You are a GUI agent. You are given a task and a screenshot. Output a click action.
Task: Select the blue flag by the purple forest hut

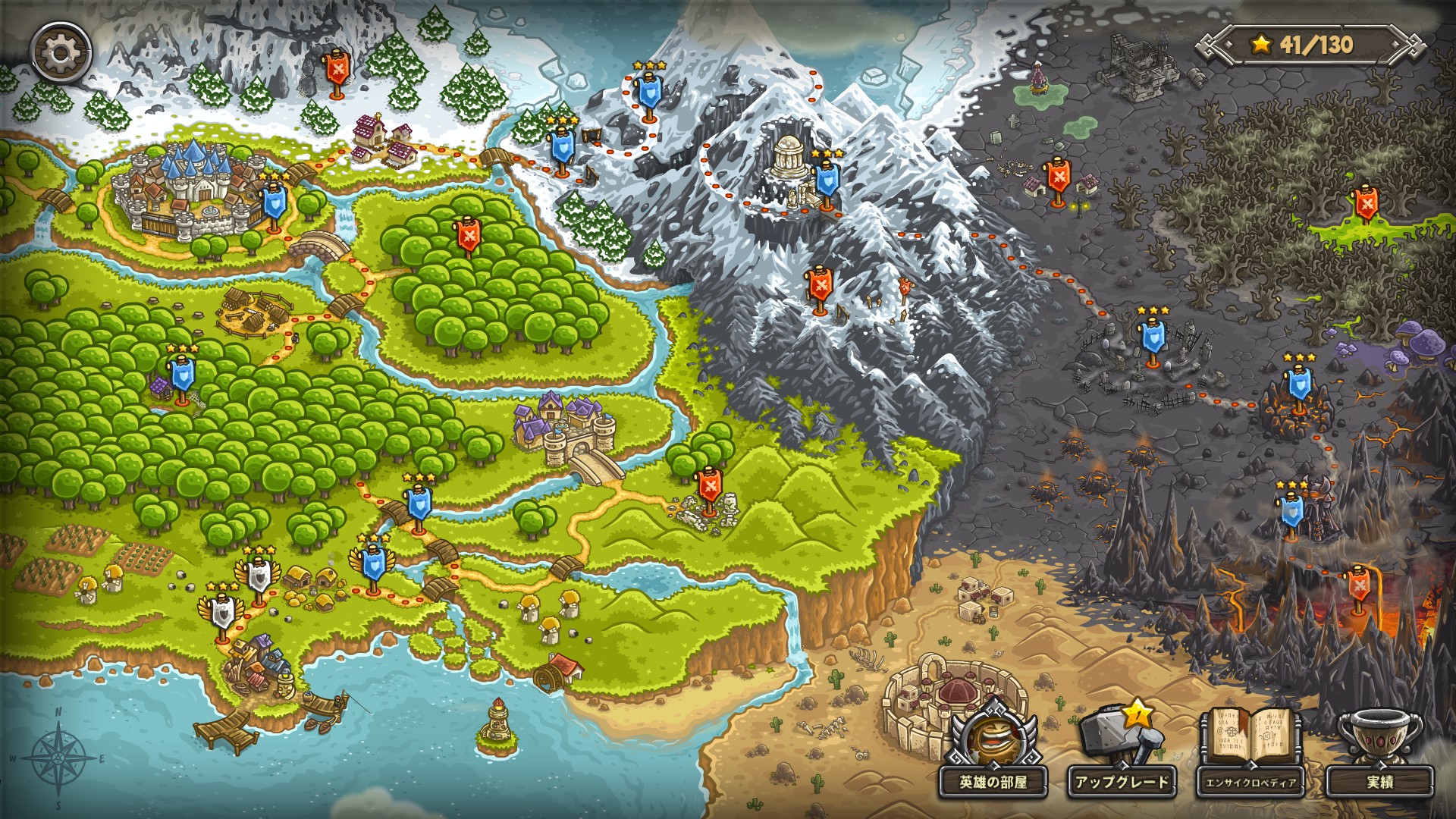pos(182,375)
